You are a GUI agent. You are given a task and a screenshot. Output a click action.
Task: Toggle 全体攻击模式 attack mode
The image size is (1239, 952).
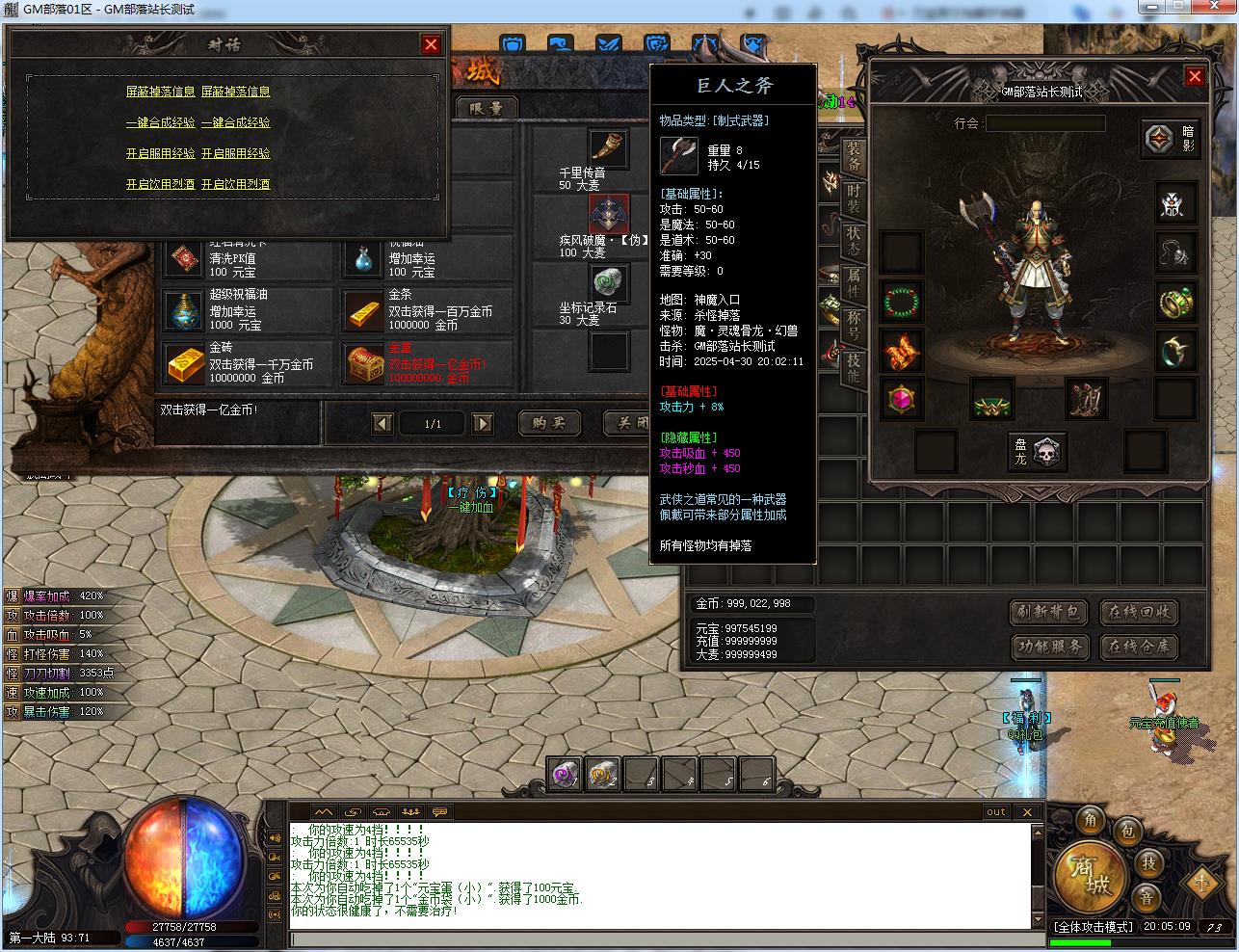point(1094,927)
